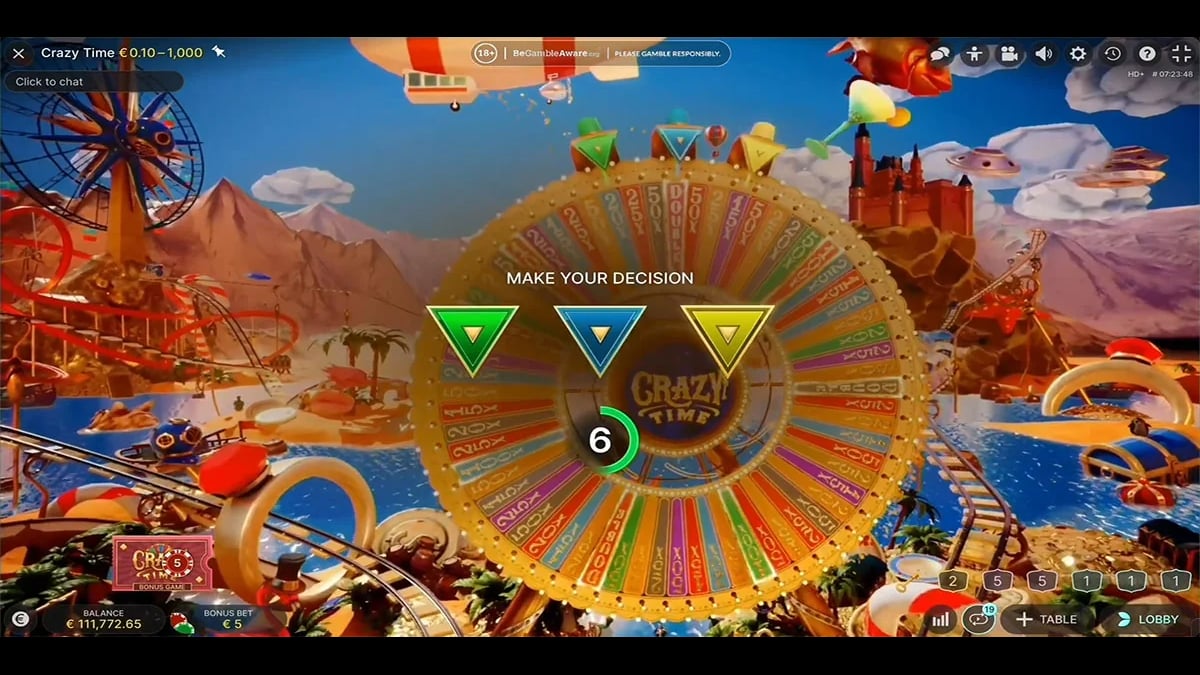Choose the green triangle flapper
Image resolution: width=1200 pixels, height=675 pixels.
[x=471, y=337]
